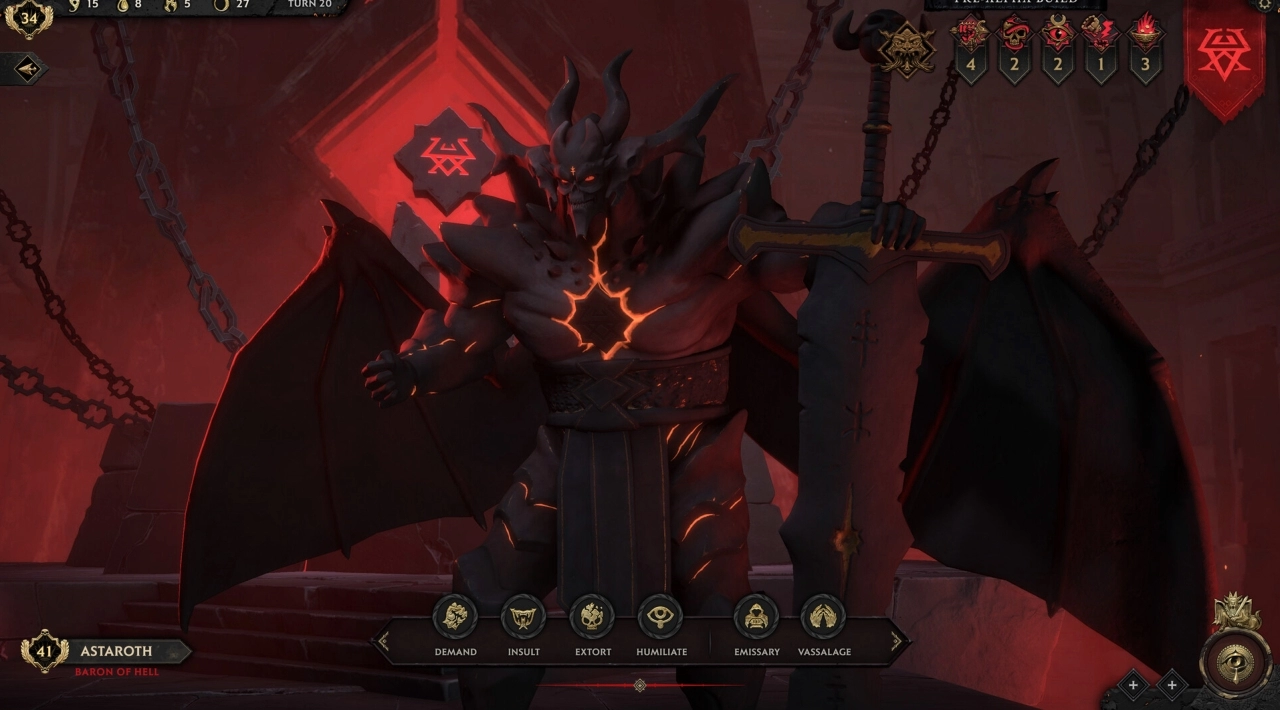Screen dimensions: 1280x710
Task: Click the arrow tab under the rank badge
Action: [x=24, y=68]
